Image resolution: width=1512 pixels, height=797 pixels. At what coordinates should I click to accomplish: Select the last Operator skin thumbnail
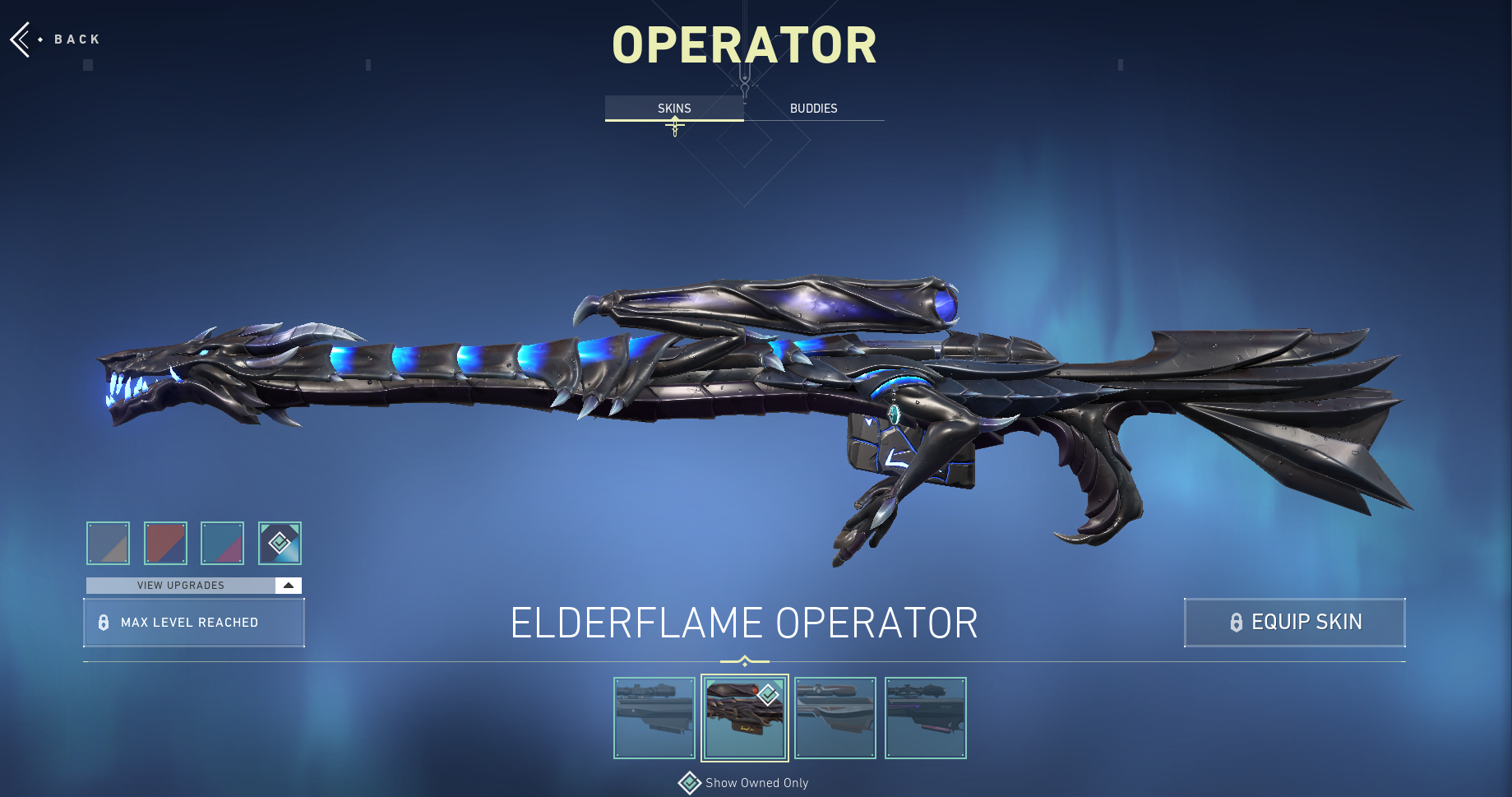point(925,717)
